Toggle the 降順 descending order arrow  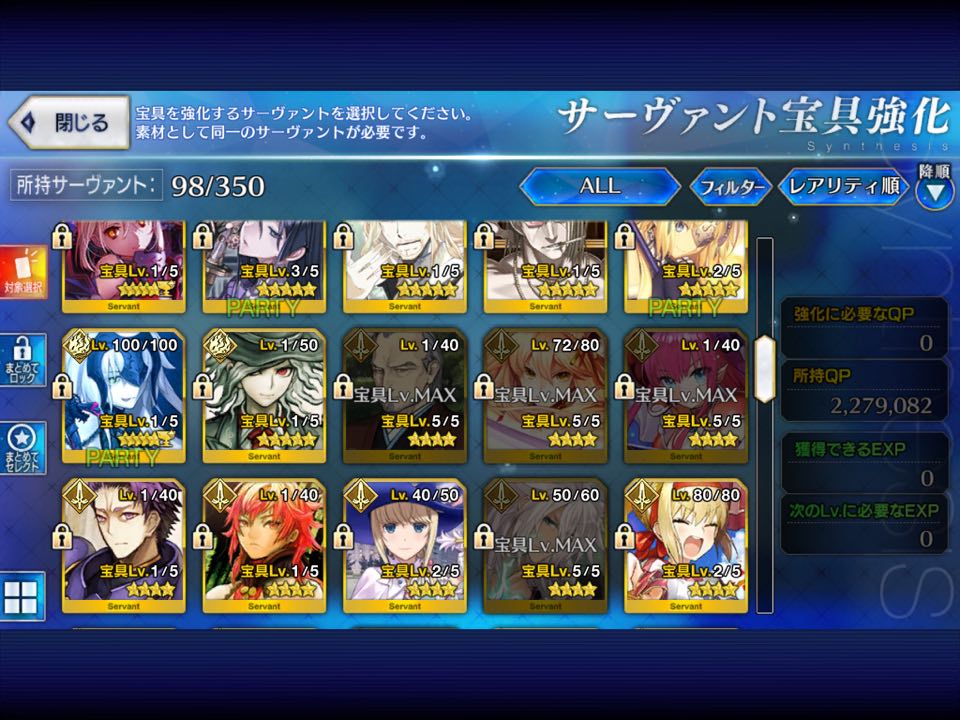[934, 187]
